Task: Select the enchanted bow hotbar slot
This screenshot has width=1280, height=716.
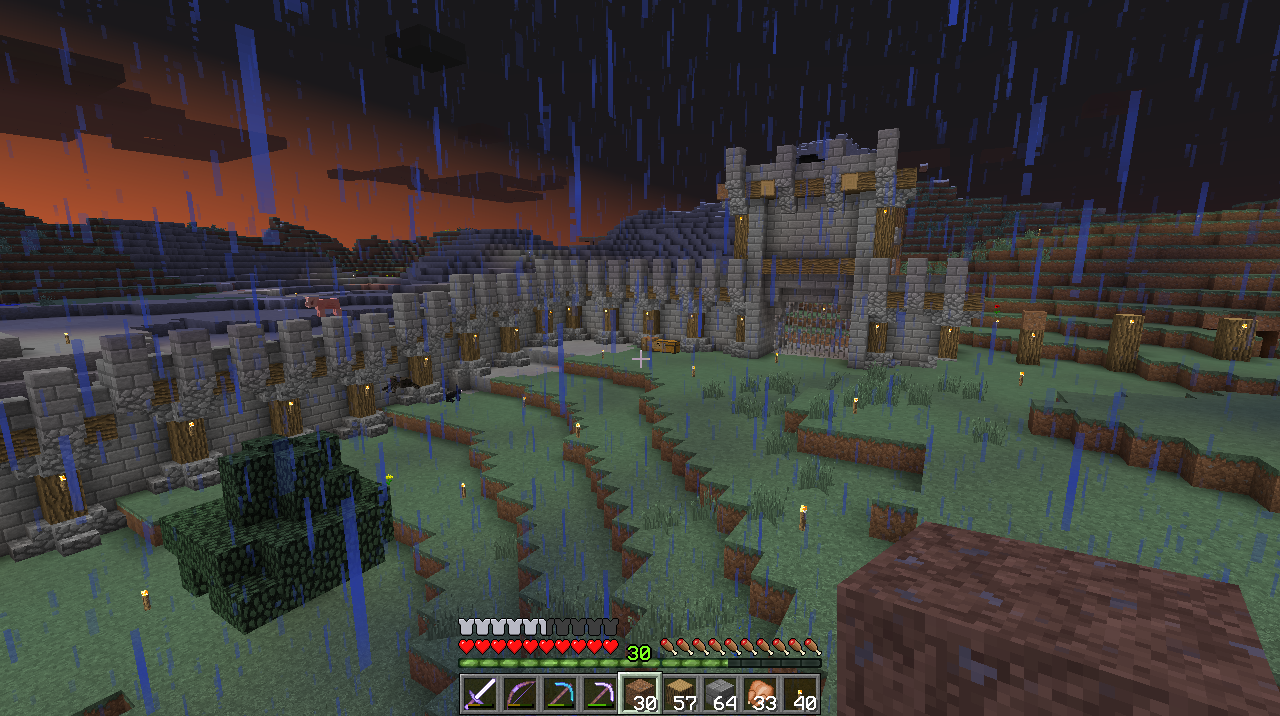Action: (x=520, y=693)
